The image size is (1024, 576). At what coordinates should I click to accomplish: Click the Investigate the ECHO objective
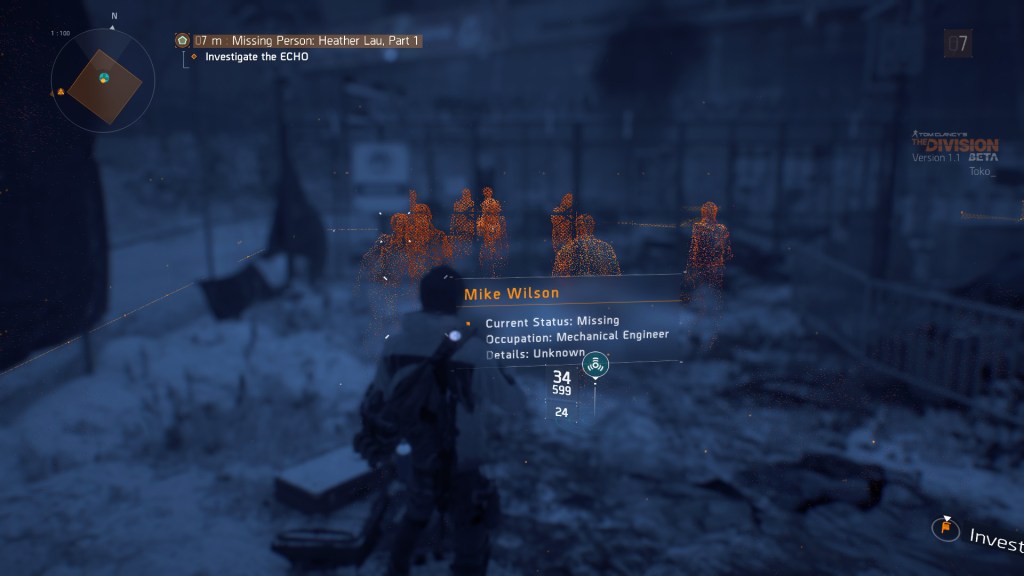256,57
